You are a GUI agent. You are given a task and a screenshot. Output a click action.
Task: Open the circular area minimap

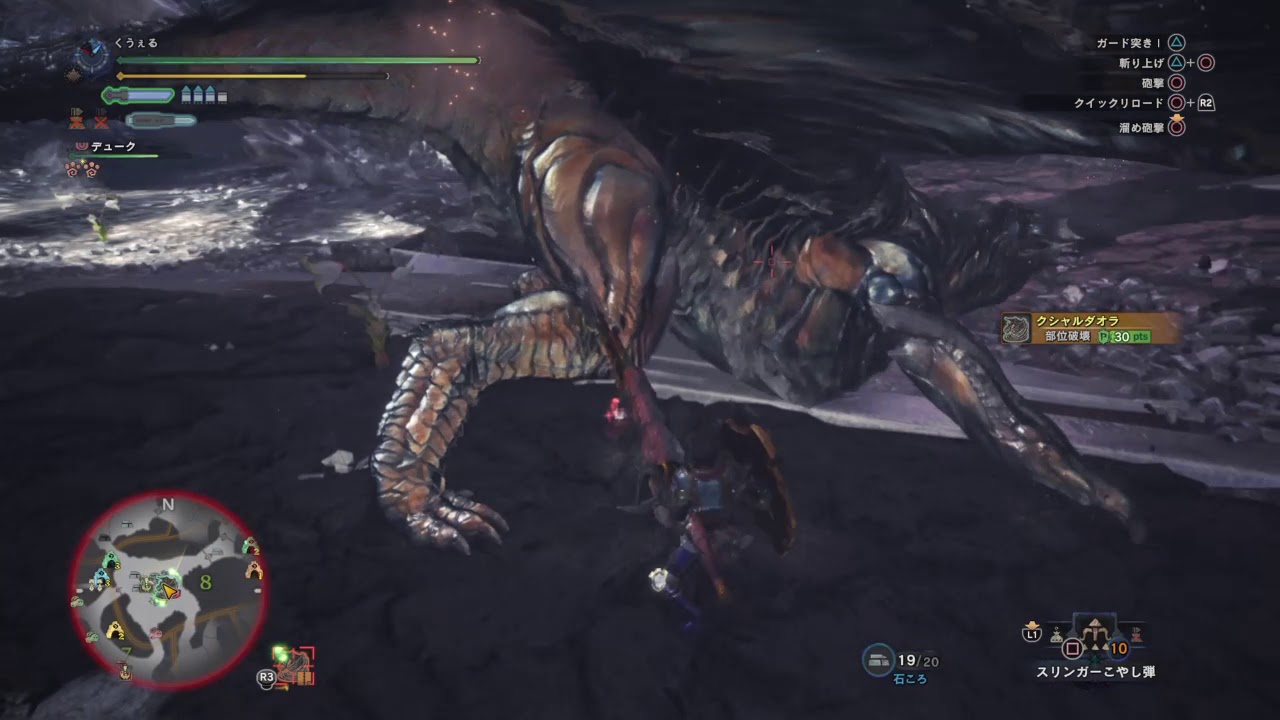click(x=168, y=591)
